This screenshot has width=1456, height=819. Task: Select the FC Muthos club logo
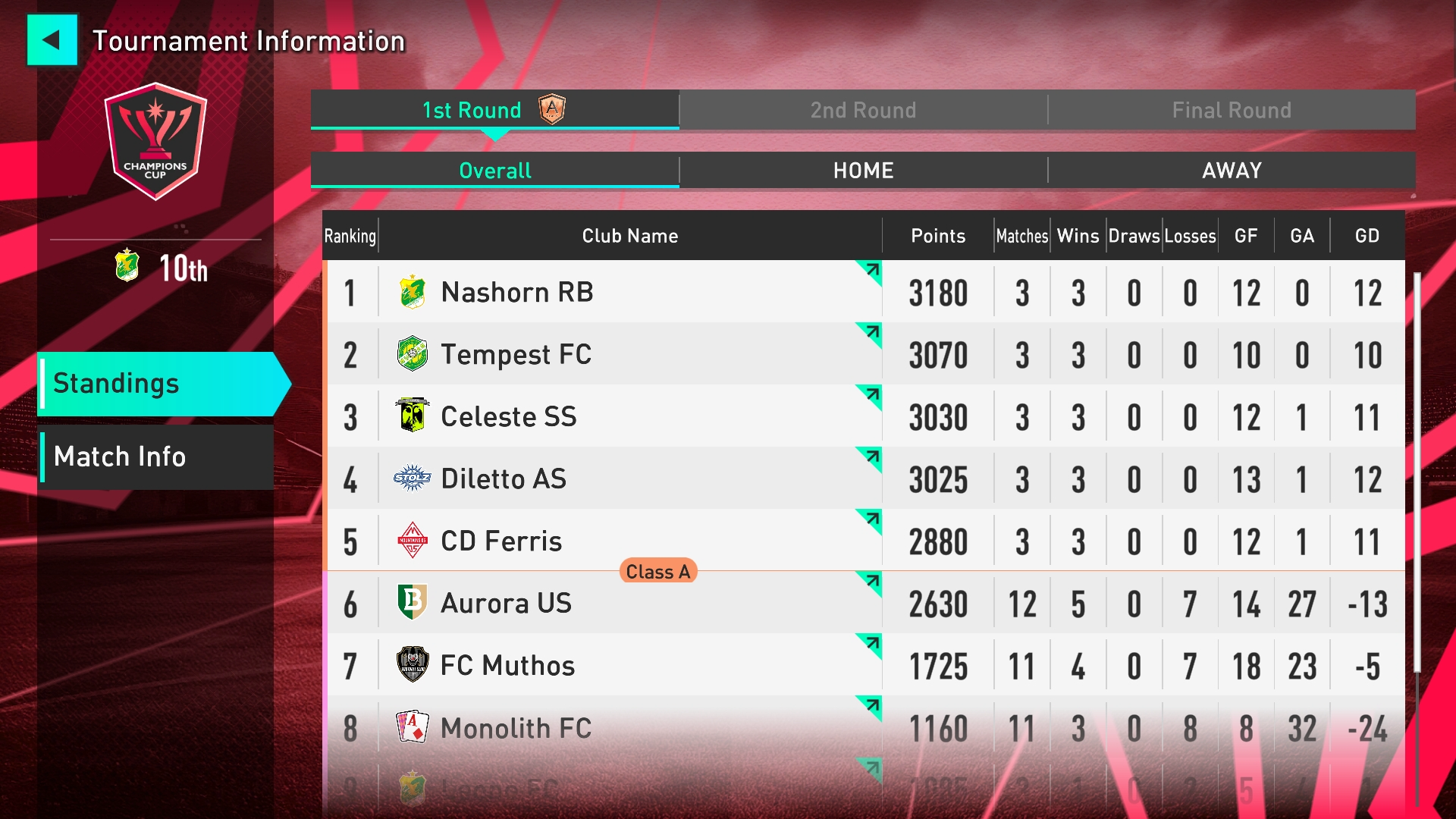pyautogui.click(x=413, y=665)
